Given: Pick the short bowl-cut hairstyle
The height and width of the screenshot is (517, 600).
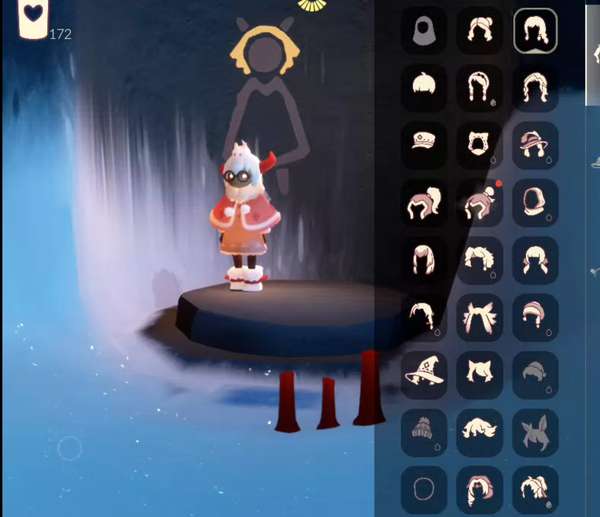Looking at the screenshot, I should click(424, 88).
